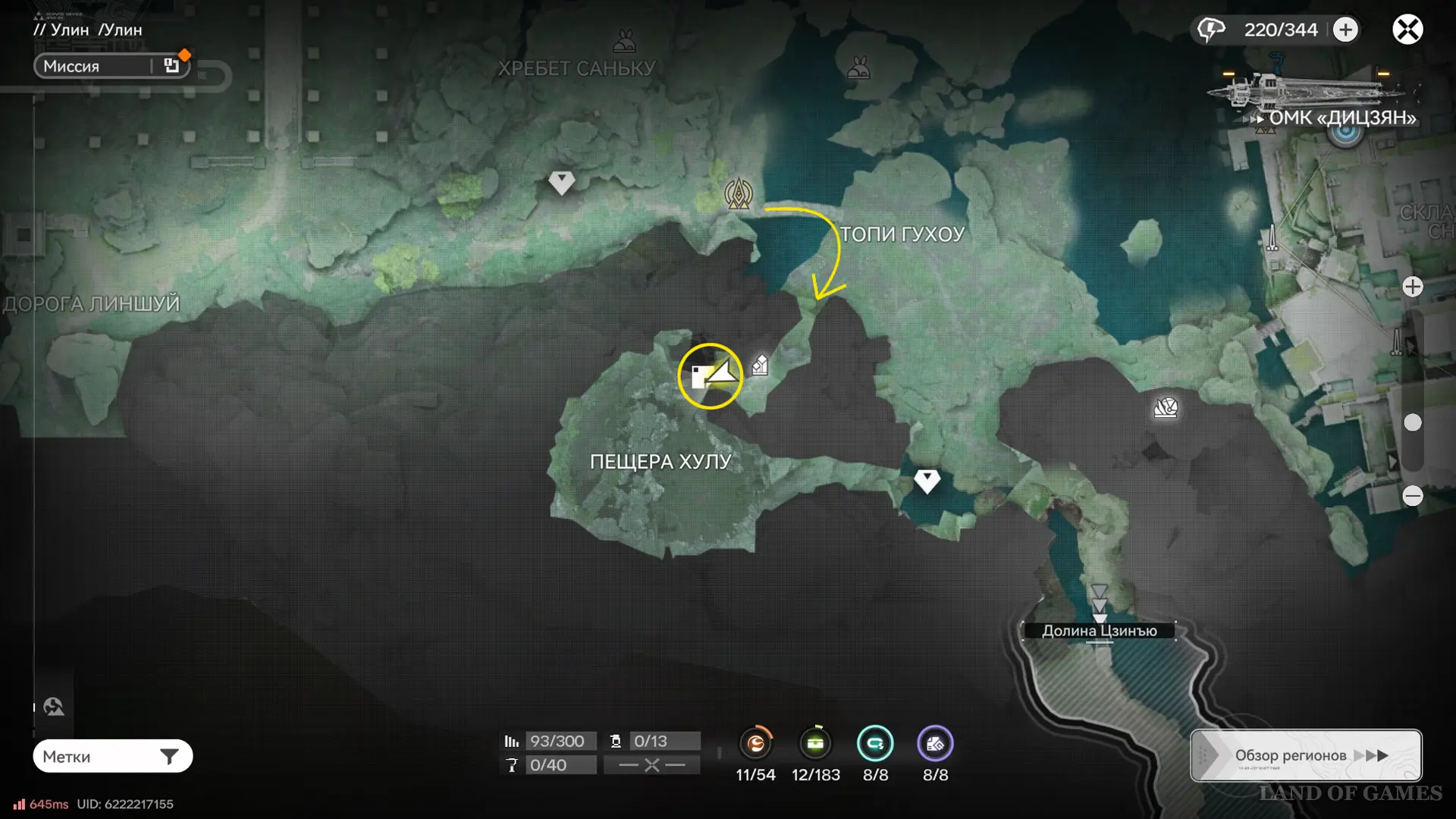Click the round icon above the Метки button
Viewport: 1456px width, 819px height.
54,707
